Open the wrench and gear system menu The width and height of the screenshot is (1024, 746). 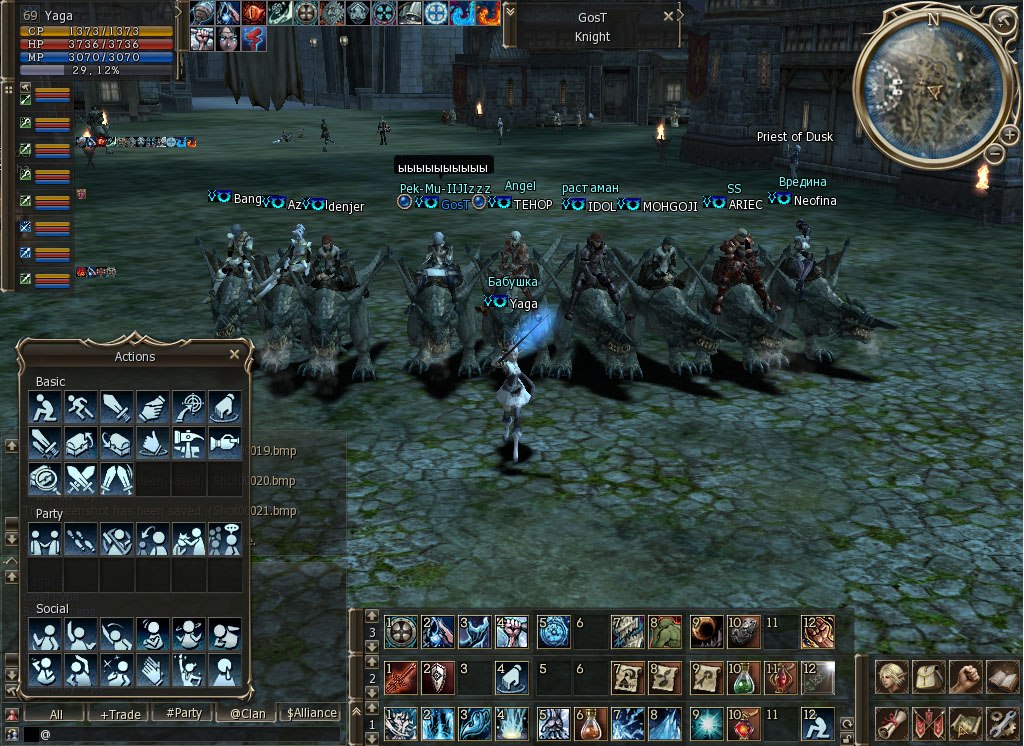pyautogui.click(x=1002, y=722)
